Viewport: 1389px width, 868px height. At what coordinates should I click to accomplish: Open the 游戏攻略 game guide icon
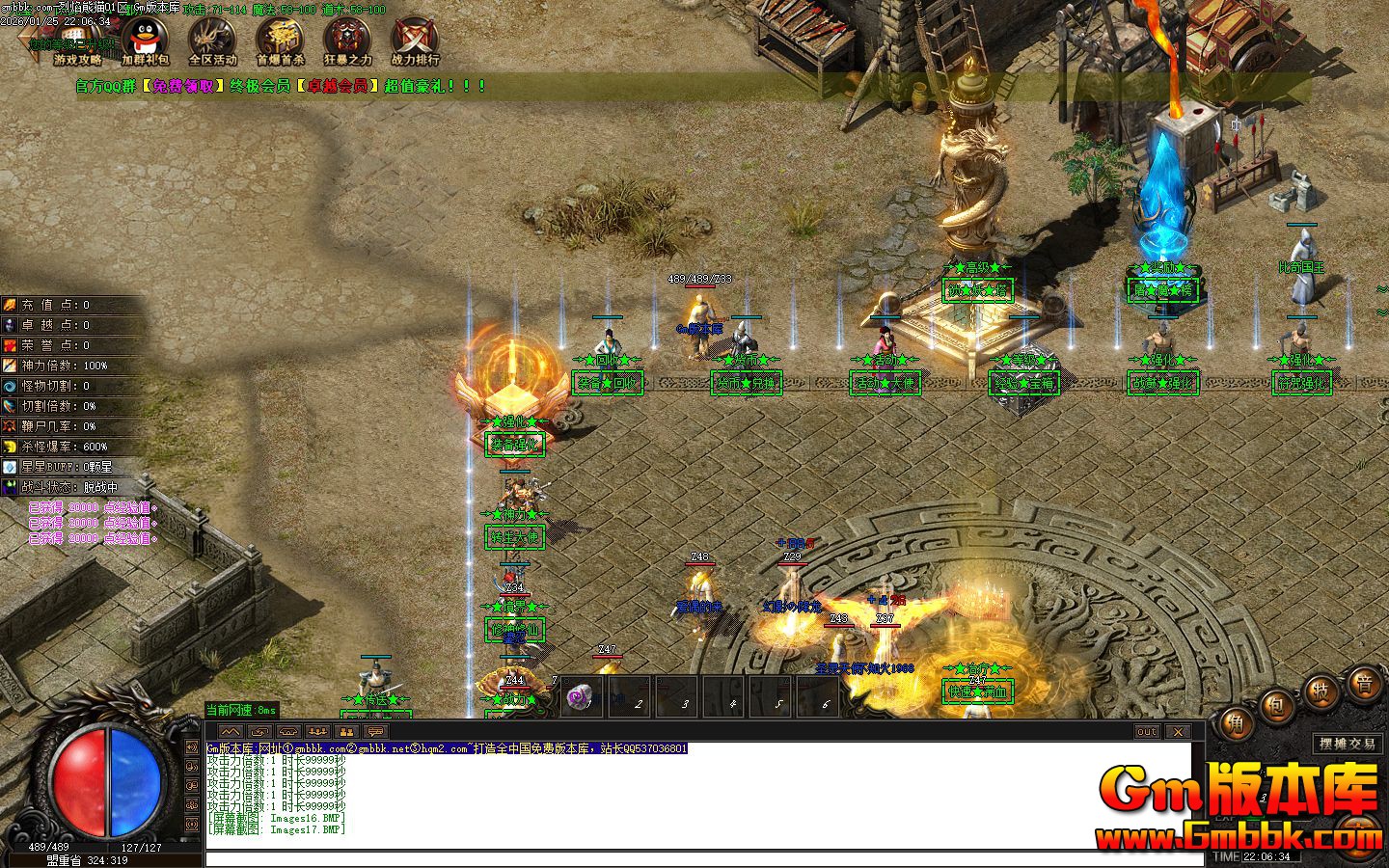click(77, 41)
